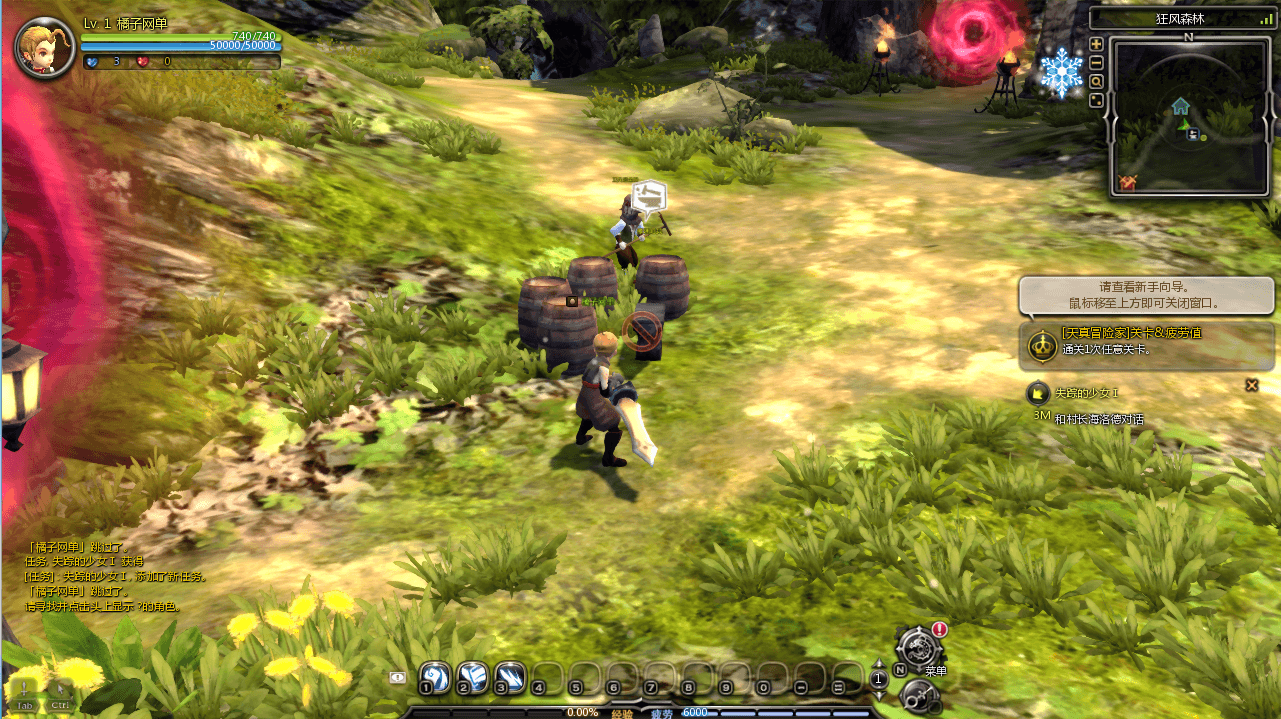Open the minimap view
The height and width of the screenshot is (719, 1281).
pos(1190,115)
